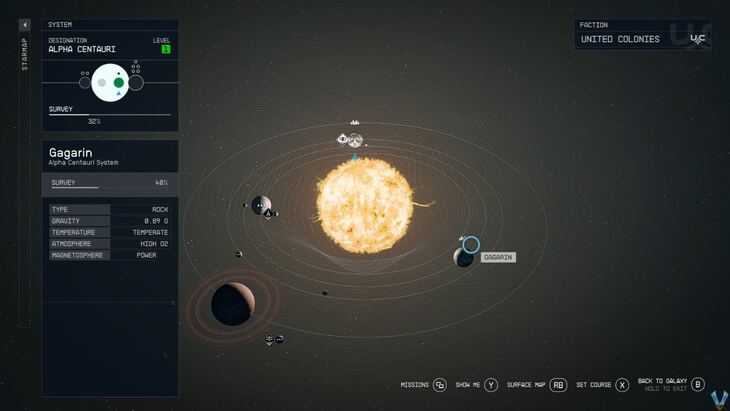Select the ringed planet with red rings

pyautogui.click(x=231, y=304)
